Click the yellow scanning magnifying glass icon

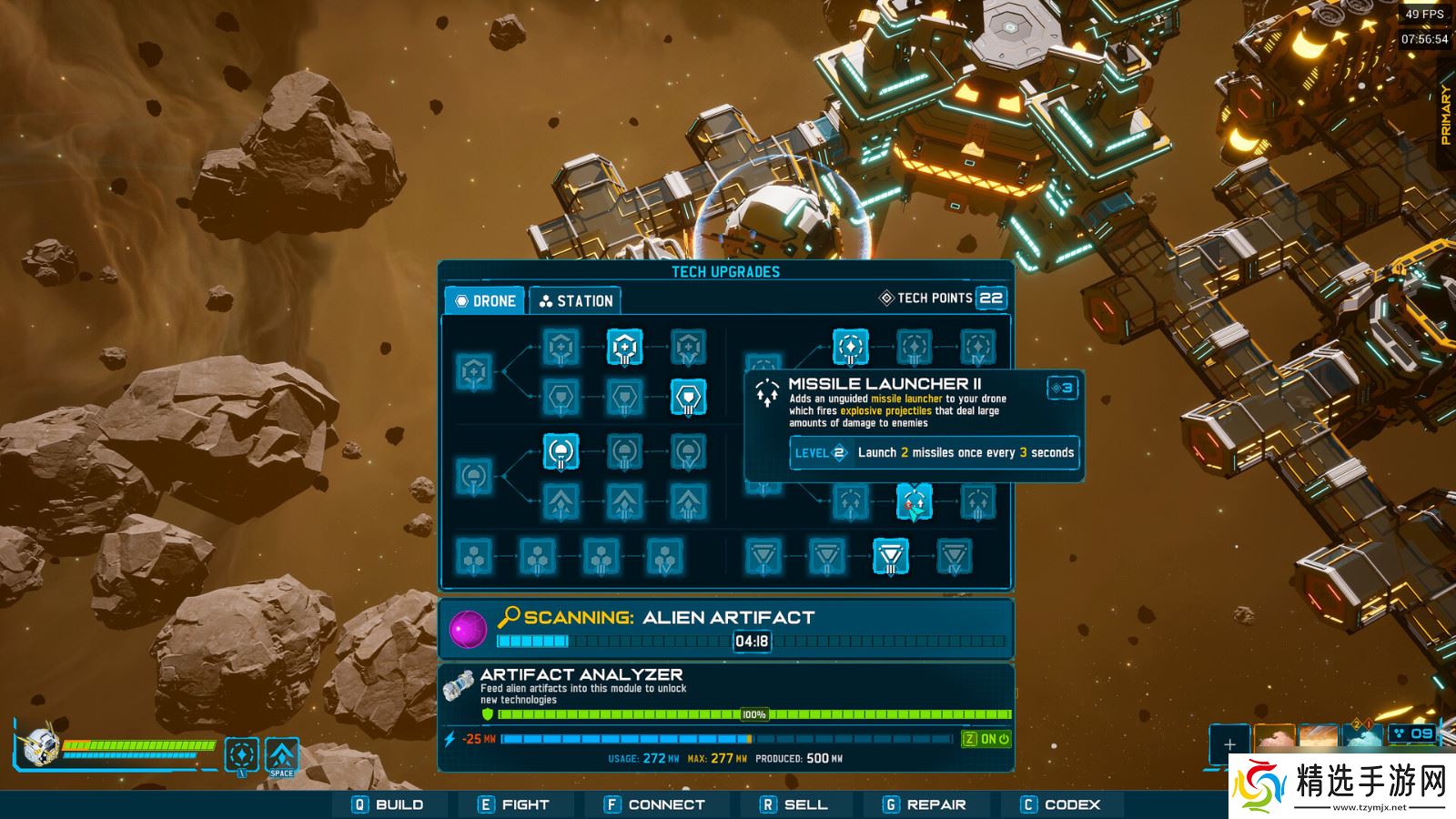coord(511,617)
